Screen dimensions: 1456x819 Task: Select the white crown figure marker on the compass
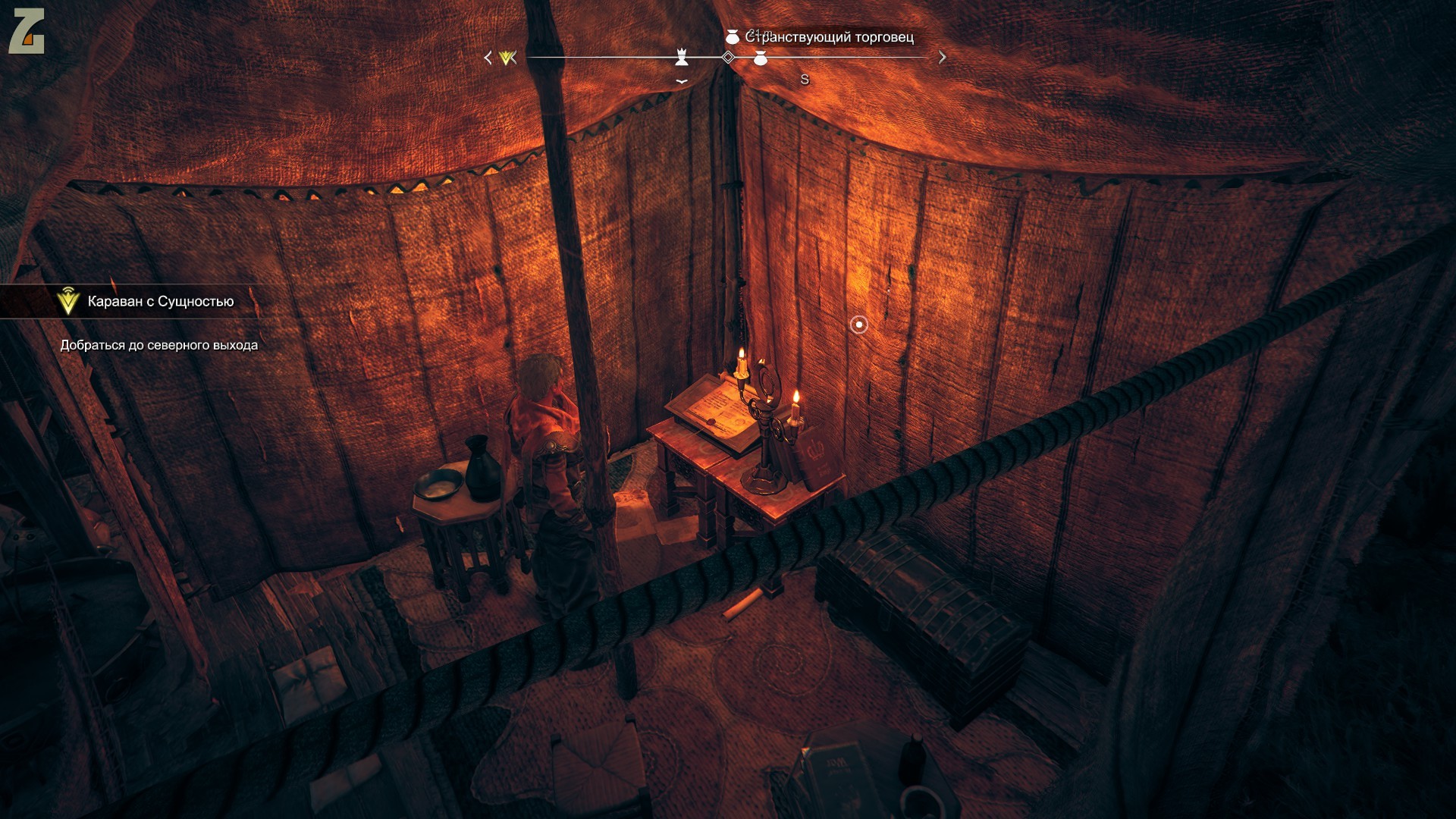point(682,57)
